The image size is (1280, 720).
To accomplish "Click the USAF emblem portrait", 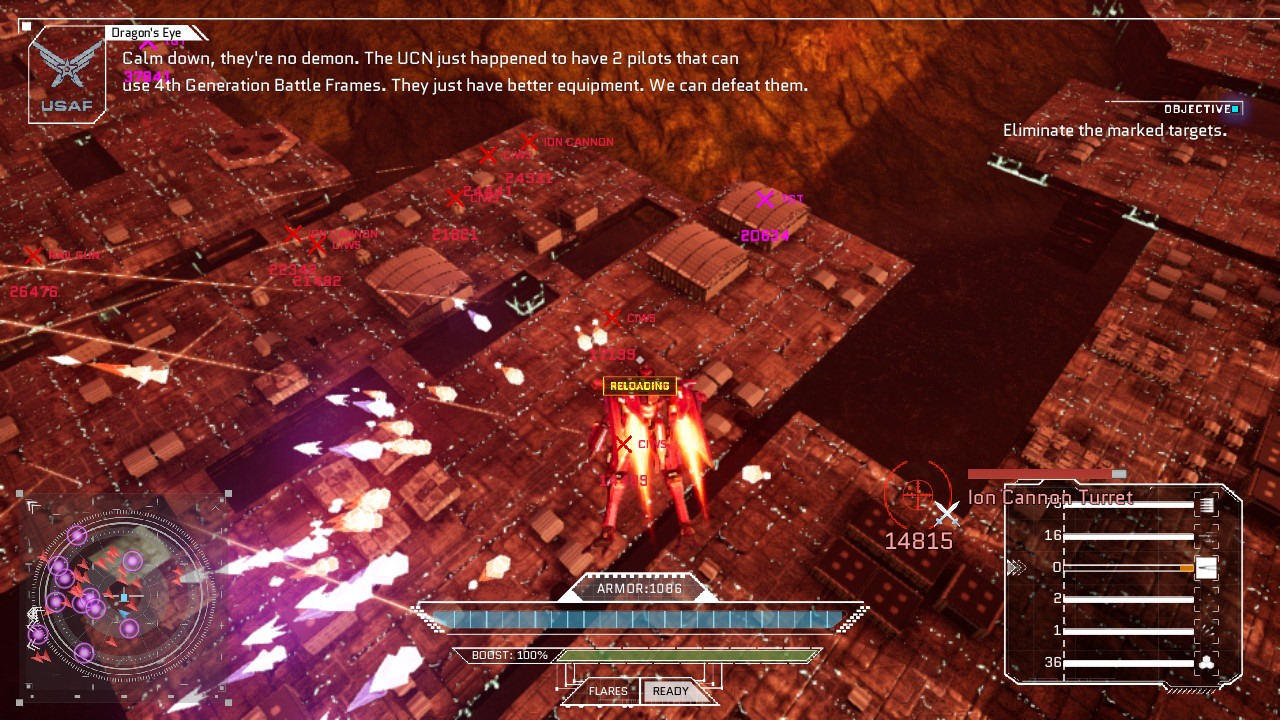I will tap(66, 75).
